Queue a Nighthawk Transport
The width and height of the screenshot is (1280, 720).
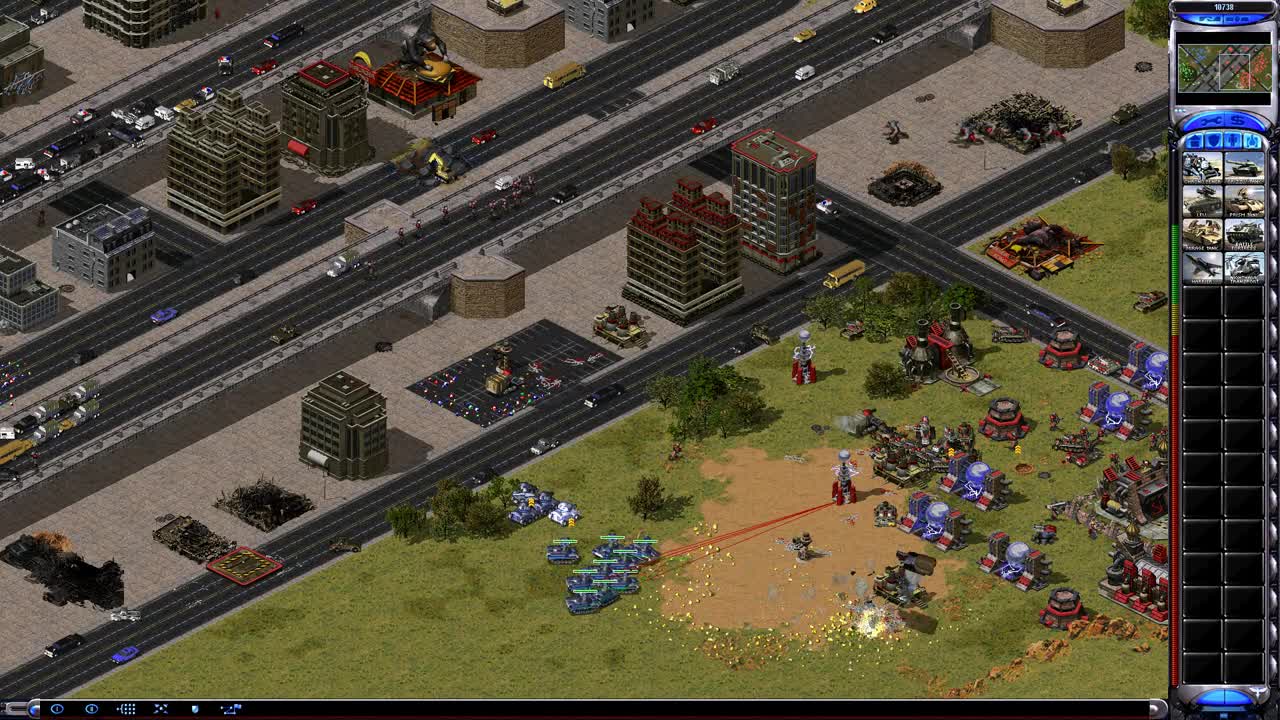point(1242,266)
